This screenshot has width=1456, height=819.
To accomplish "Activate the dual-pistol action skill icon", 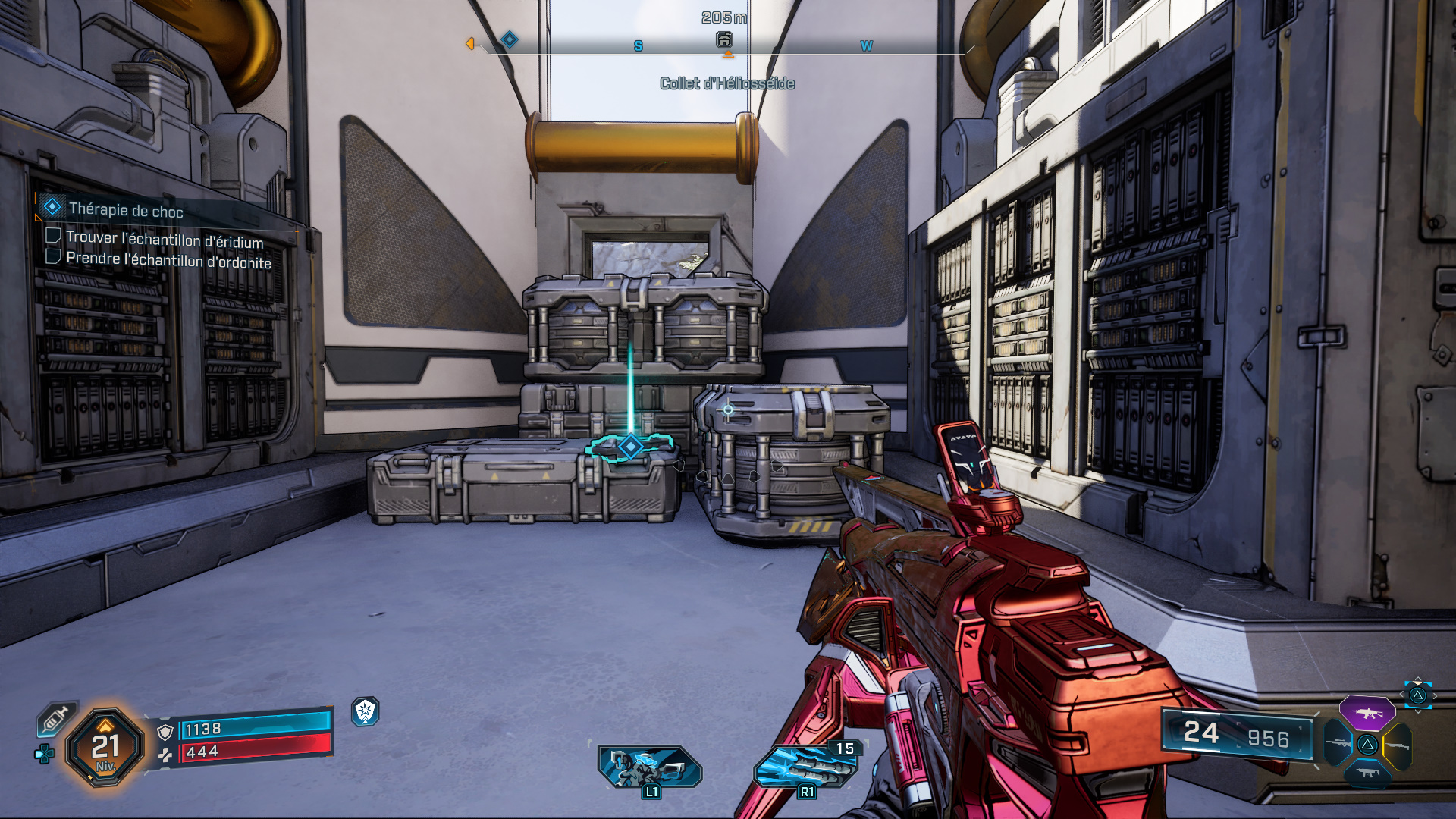I will click(649, 766).
